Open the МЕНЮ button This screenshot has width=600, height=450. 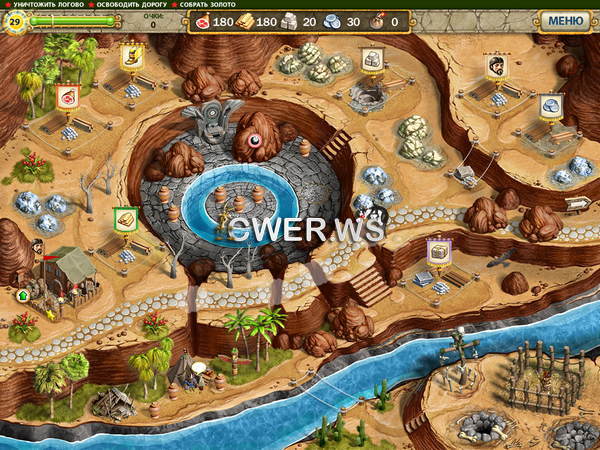(565, 20)
